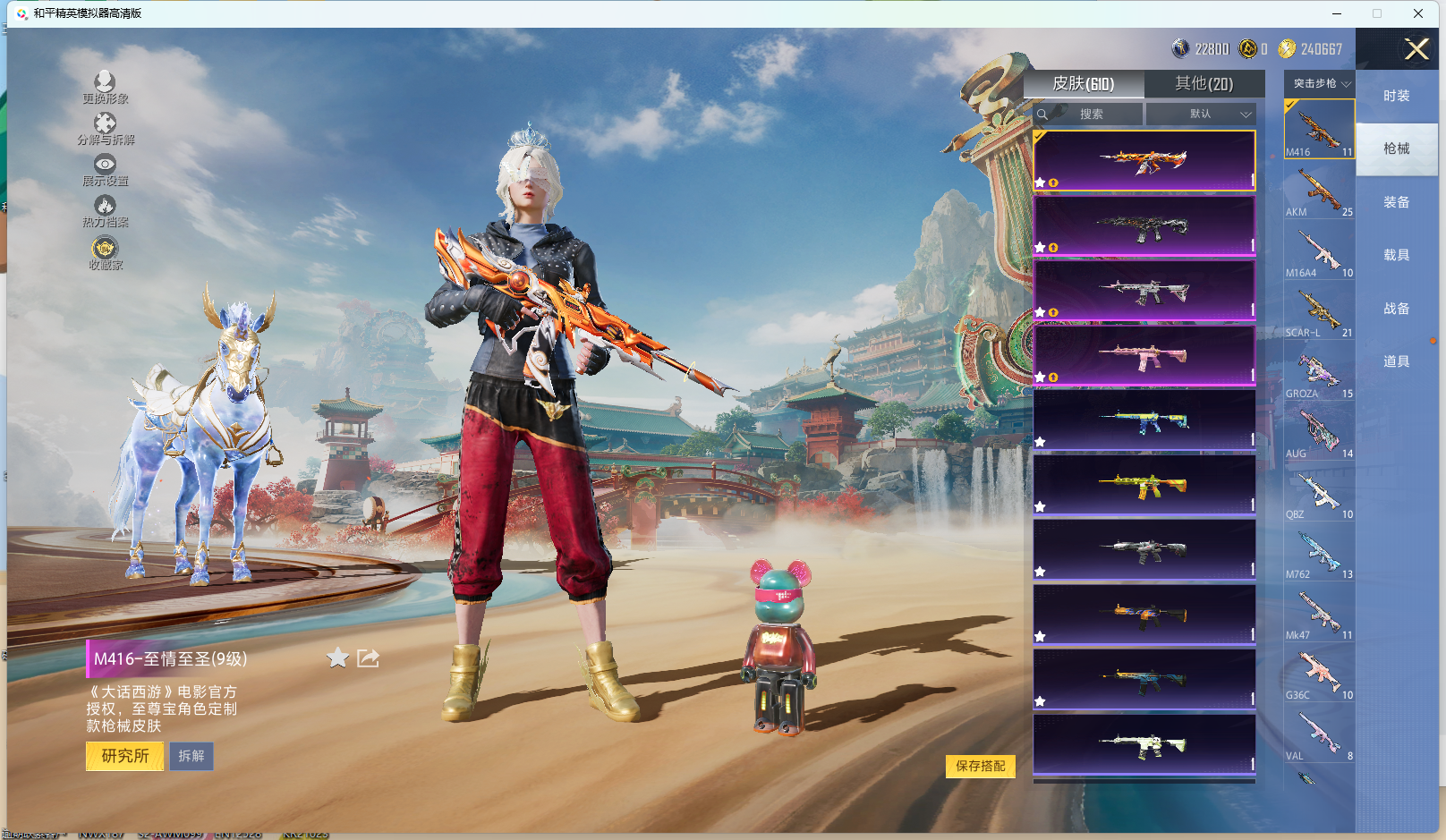1446x840 pixels.
Task: Click the 搜索 search field
Action: pyautogui.click(x=1089, y=115)
